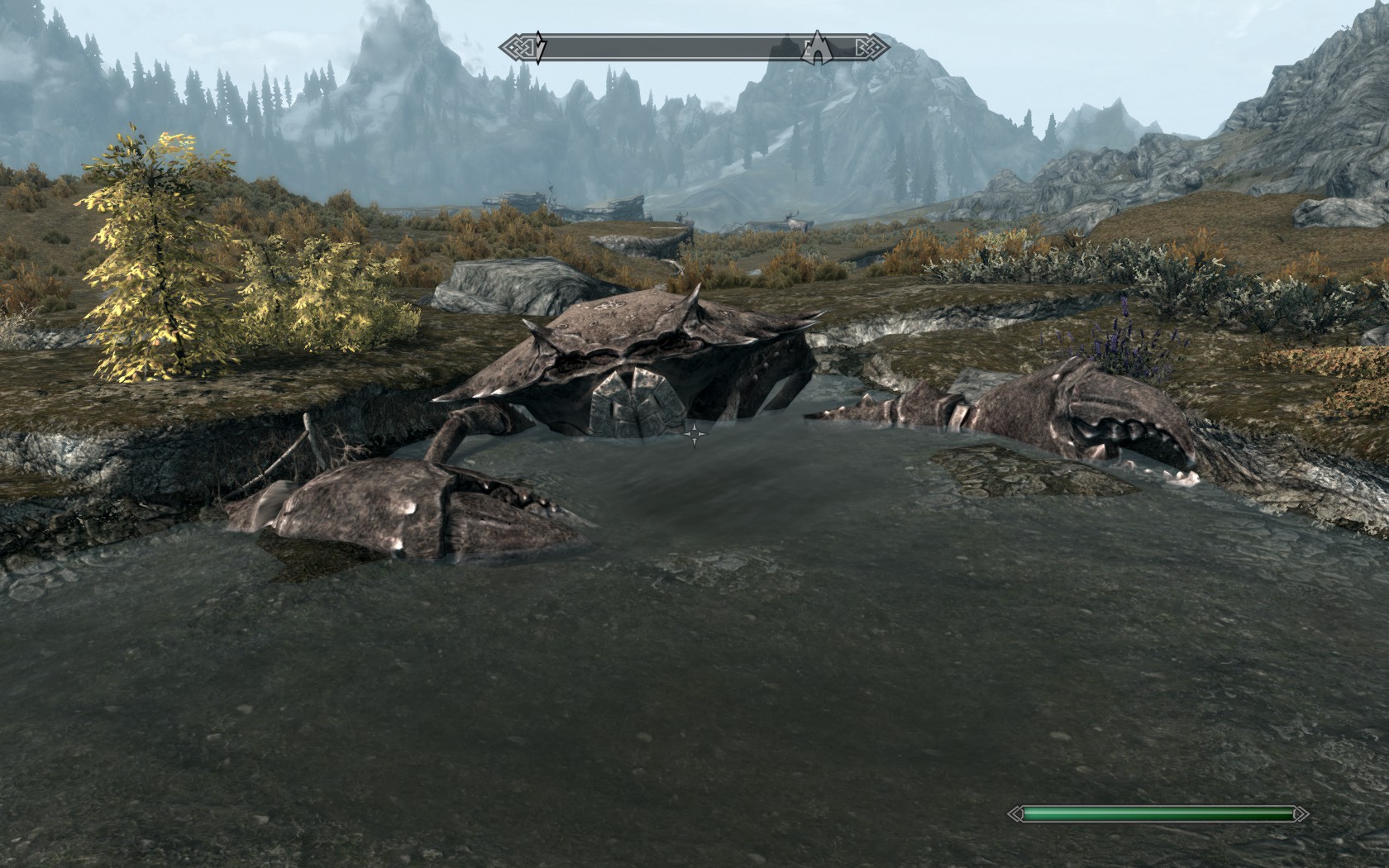The height and width of the screenshot is (868, 1389).
Task: Select the arrow marker on the compass
Action: tap(539, 48)
